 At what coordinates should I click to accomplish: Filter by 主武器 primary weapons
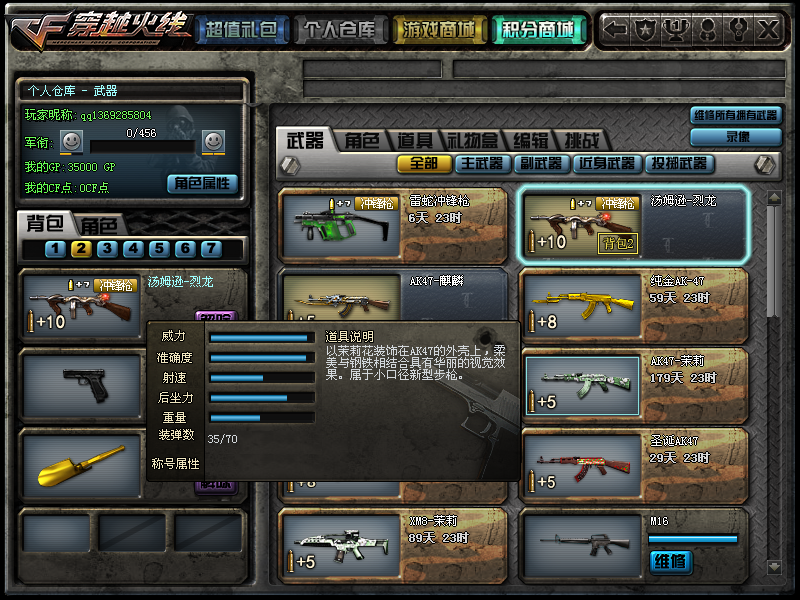pos(480,164)
